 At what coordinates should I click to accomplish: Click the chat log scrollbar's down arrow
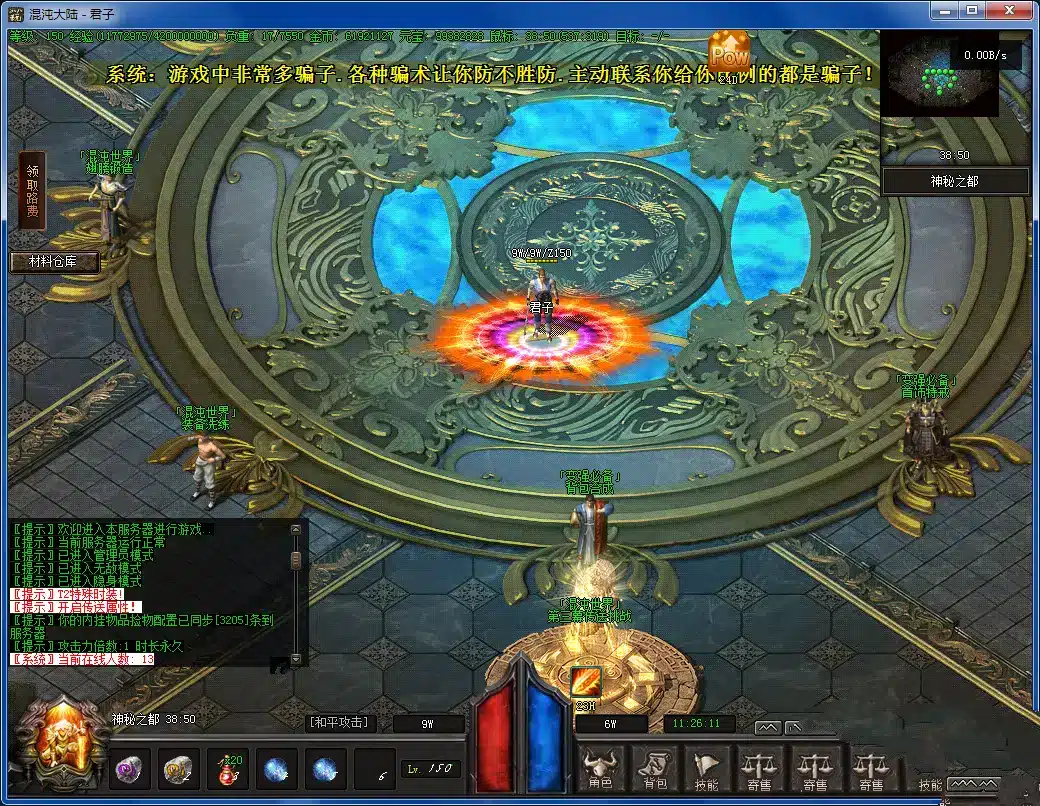click(x=295, y=660)
